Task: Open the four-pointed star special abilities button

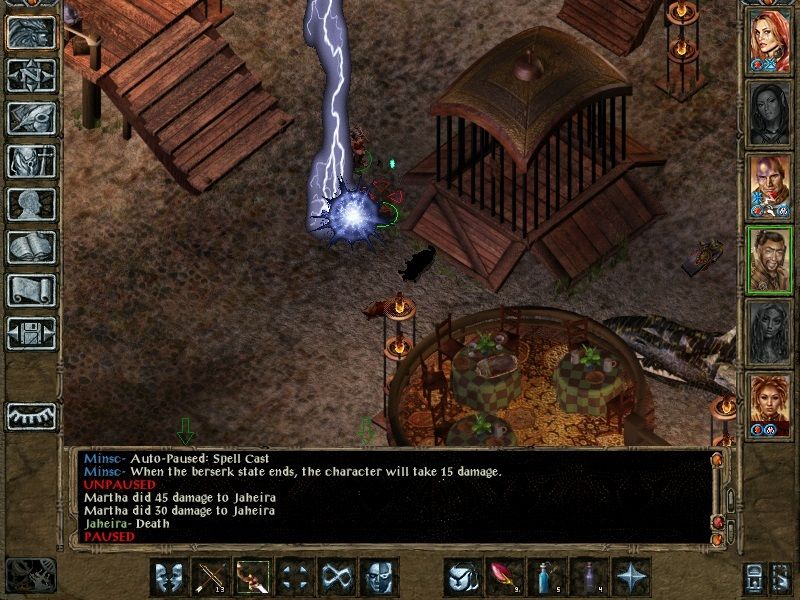Action: click(x=632, y=577)
